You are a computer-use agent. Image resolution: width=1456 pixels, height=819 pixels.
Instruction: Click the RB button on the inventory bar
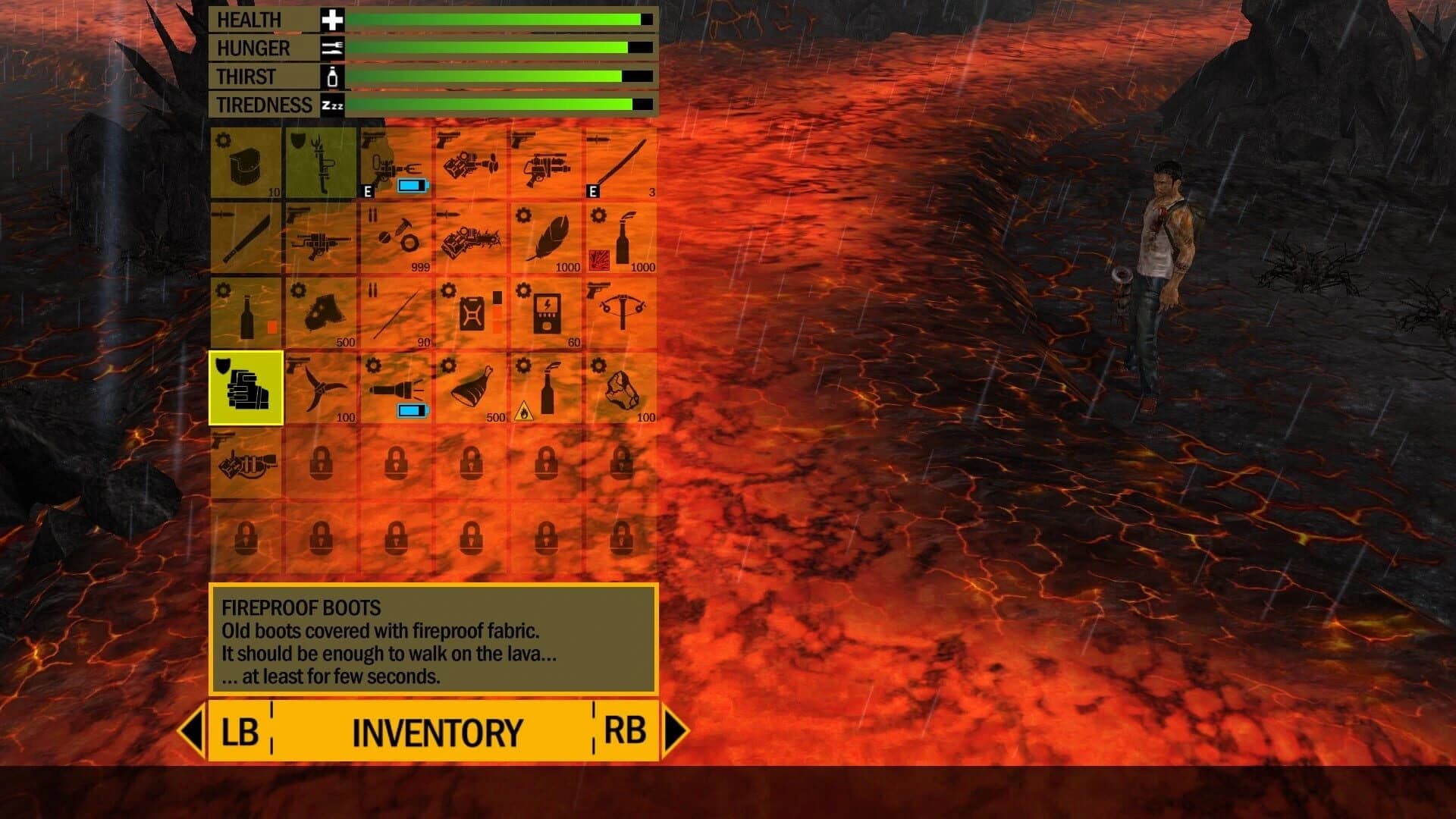click(x=627, y=732)
